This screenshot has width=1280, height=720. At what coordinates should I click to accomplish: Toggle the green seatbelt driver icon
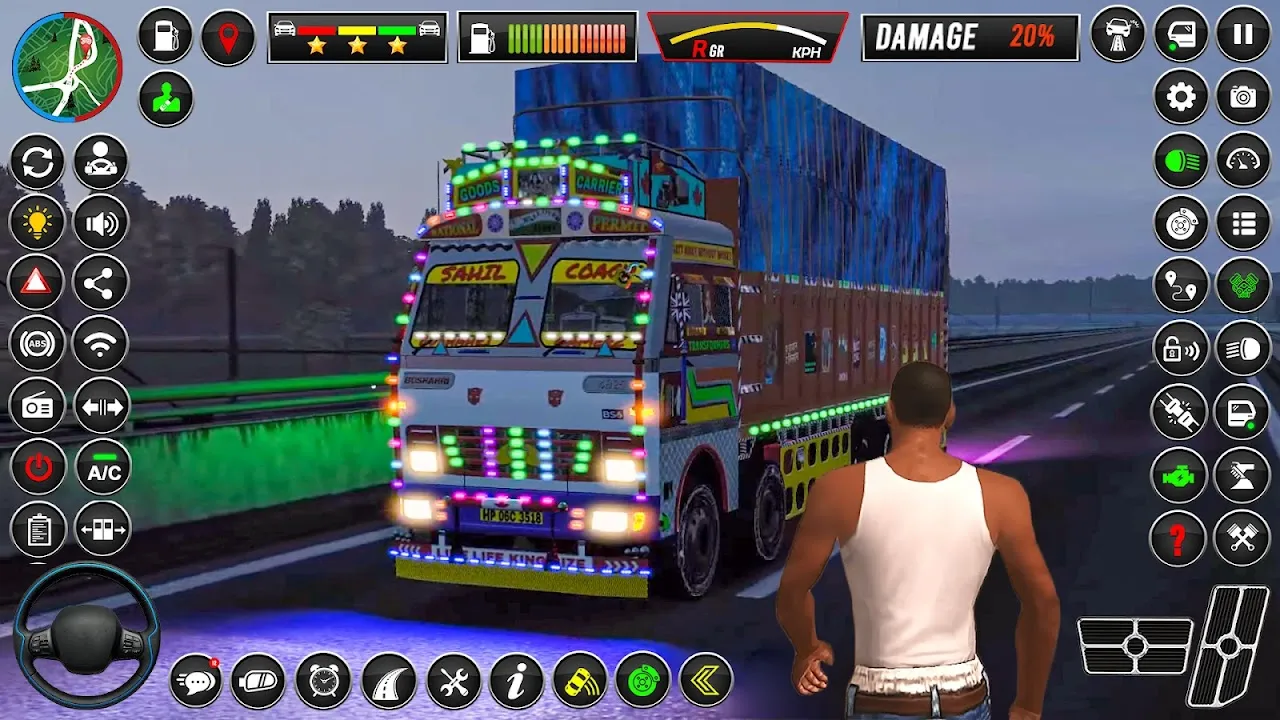pyautogui.click(x=165, y=99)
